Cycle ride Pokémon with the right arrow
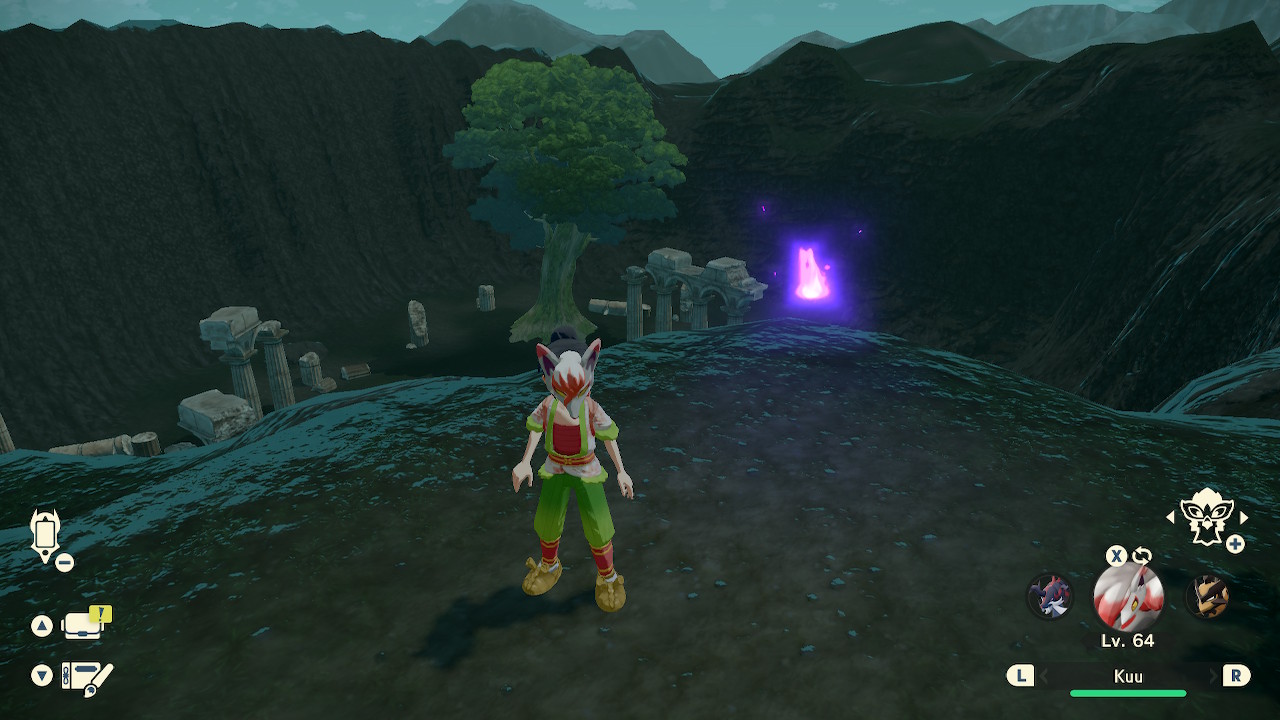 [x=1244, y=517]
